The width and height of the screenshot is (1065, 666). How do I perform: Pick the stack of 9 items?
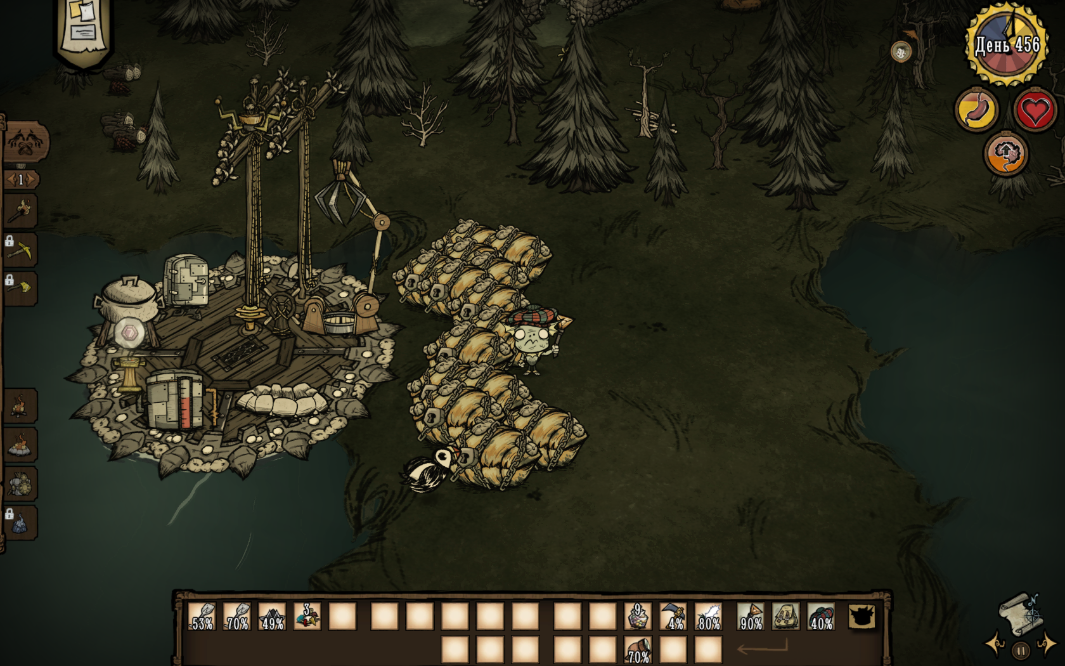pos(637,616)
